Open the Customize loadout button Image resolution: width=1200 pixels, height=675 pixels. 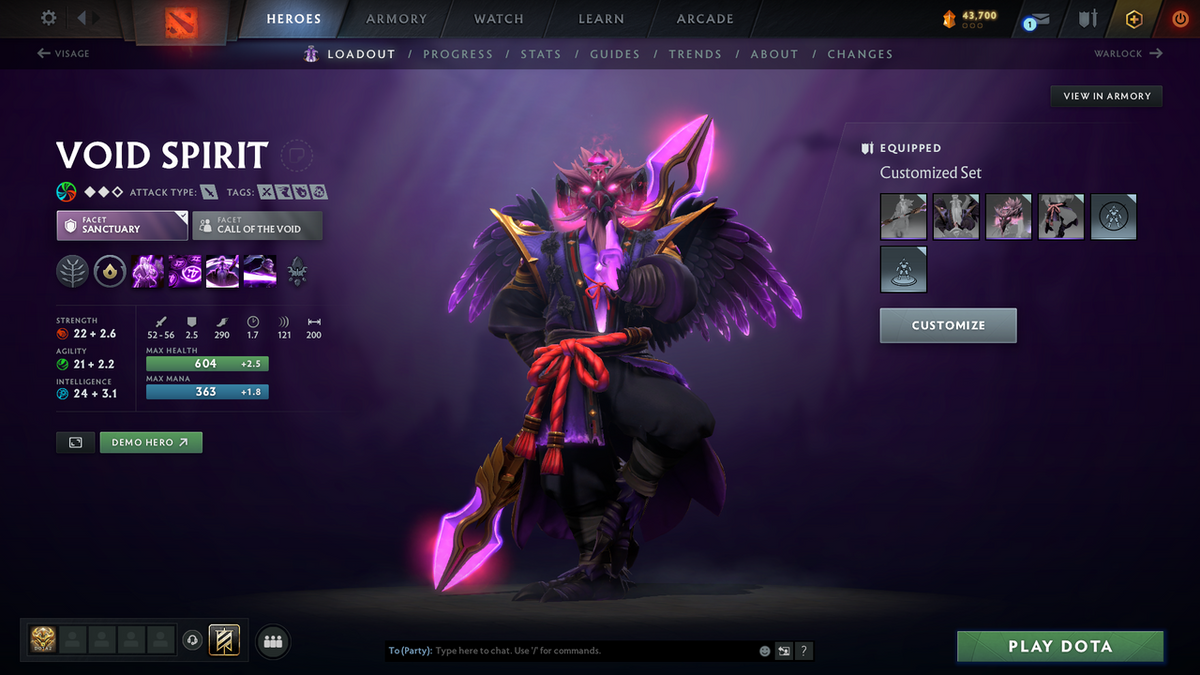948,325
